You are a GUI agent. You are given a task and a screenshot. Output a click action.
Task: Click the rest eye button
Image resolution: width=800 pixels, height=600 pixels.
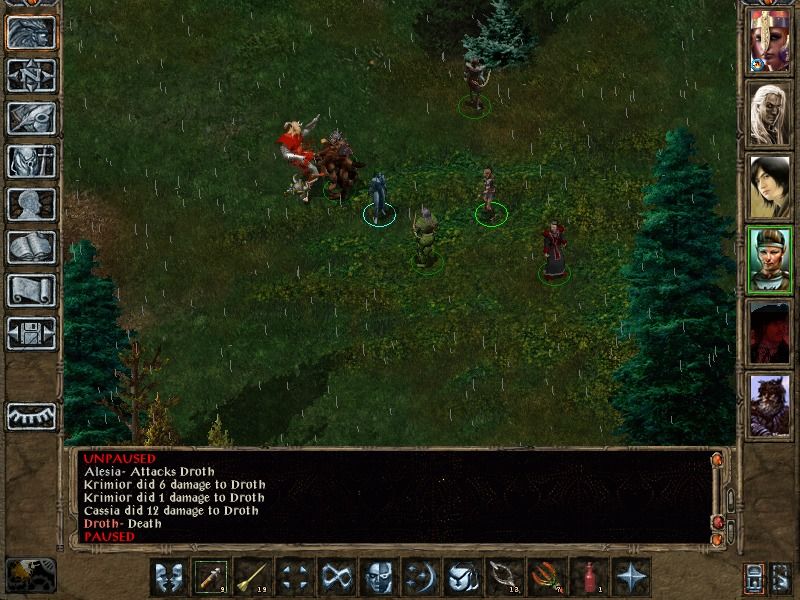click(31, 416)
